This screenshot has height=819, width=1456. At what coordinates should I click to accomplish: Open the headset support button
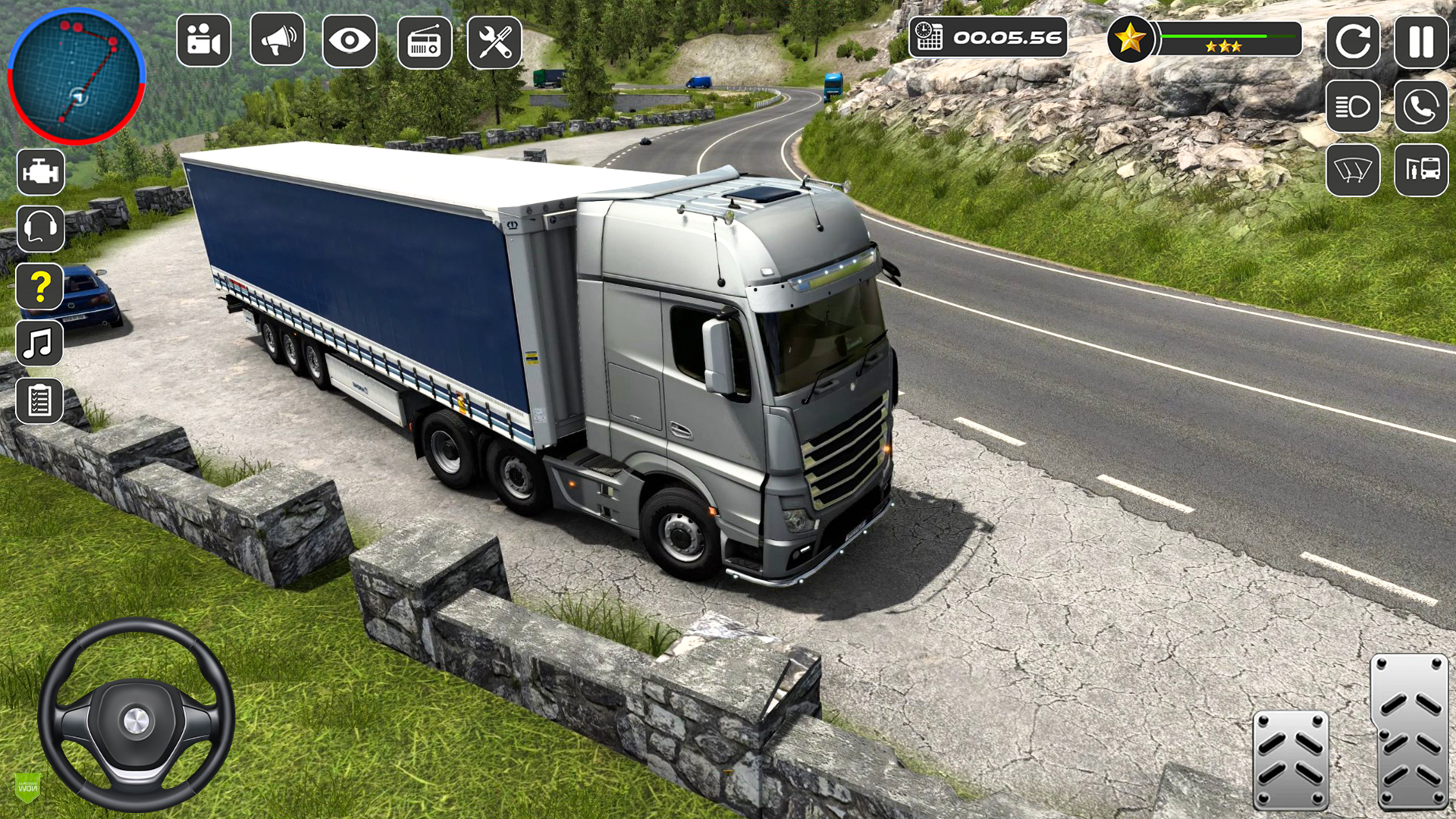pos(41,228)
